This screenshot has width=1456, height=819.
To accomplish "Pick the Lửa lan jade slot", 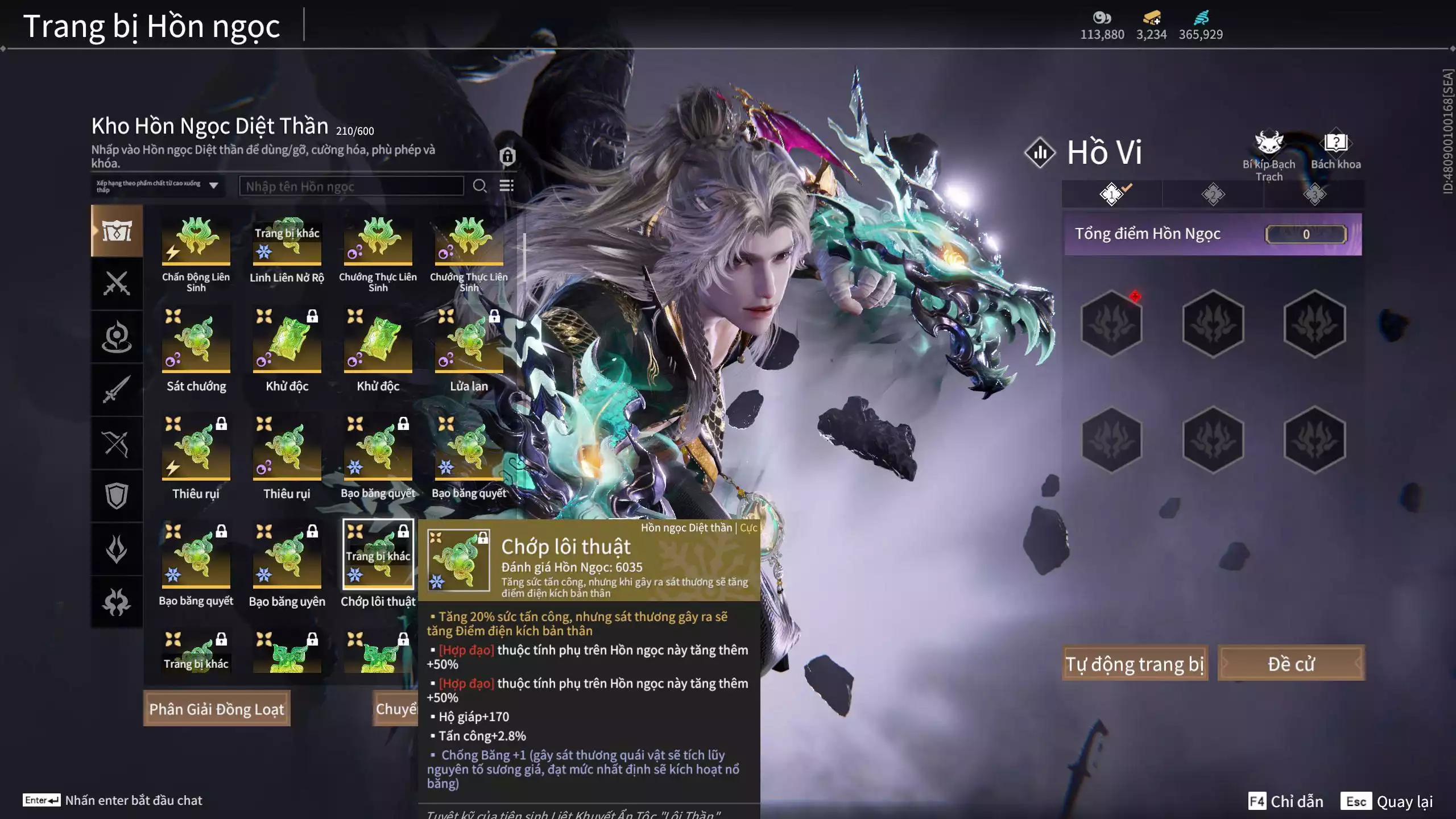I will click(469, 341).
